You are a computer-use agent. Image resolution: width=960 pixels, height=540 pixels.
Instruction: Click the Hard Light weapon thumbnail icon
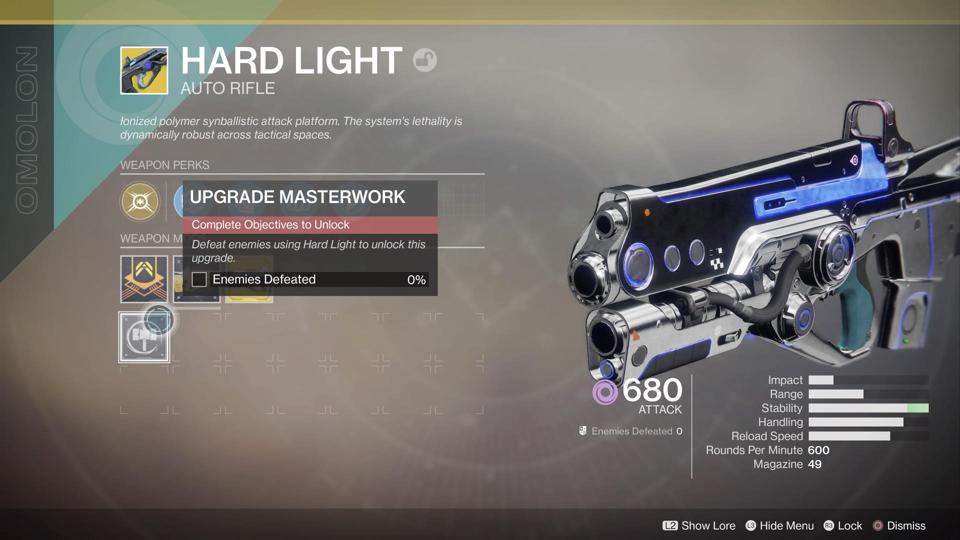click(144, 71)
